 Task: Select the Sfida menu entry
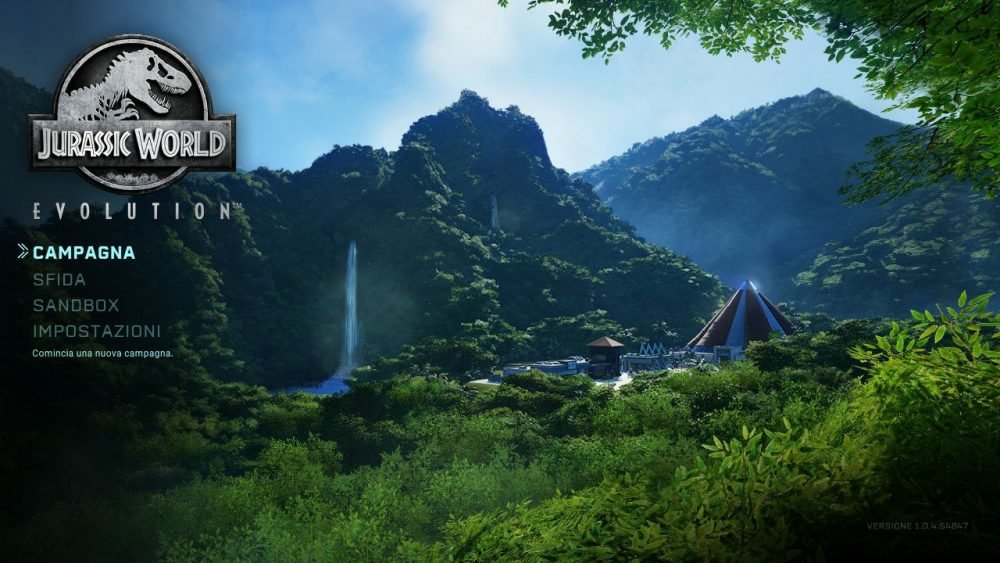[x=59, y=280]
